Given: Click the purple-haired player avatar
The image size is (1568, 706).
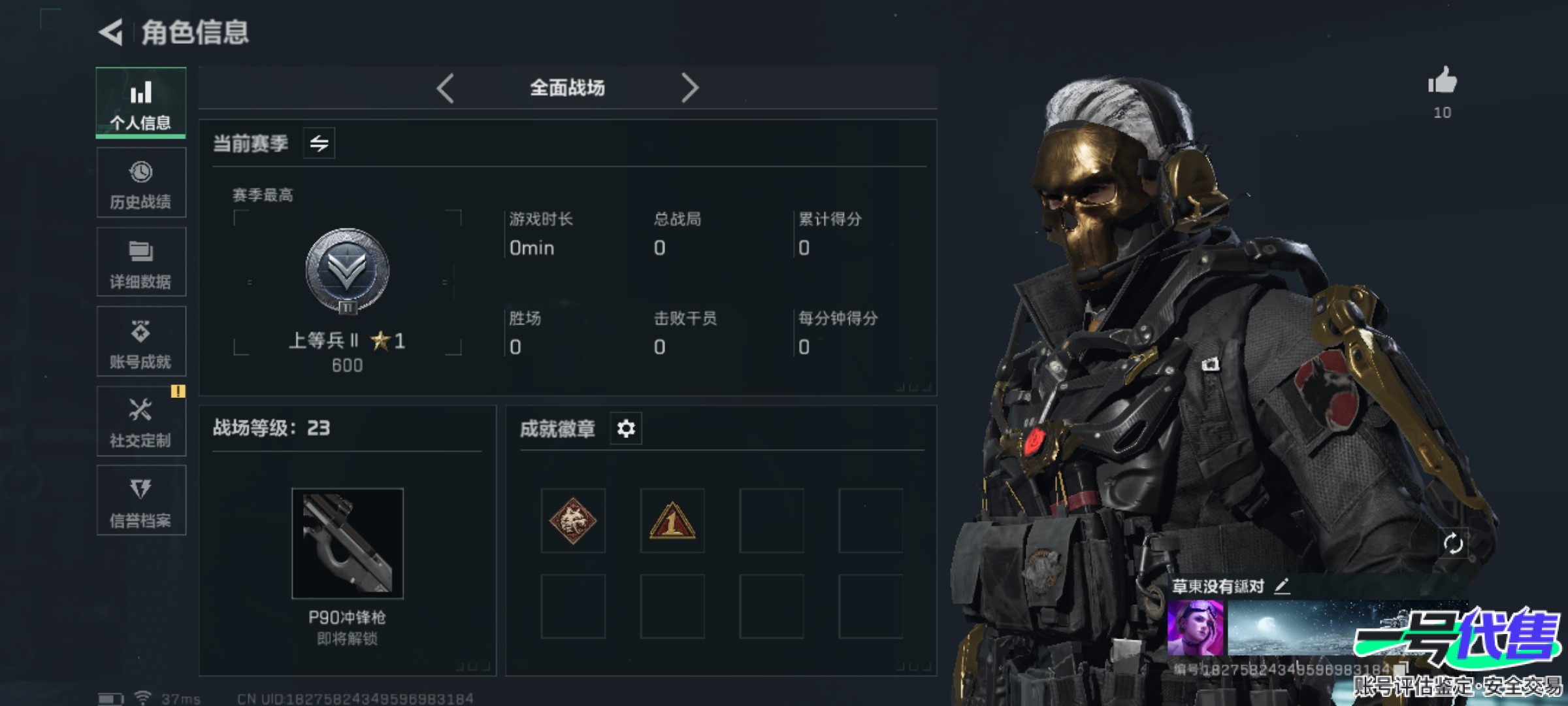Looking at the screenshot, I should click(x=1195, y=628).
